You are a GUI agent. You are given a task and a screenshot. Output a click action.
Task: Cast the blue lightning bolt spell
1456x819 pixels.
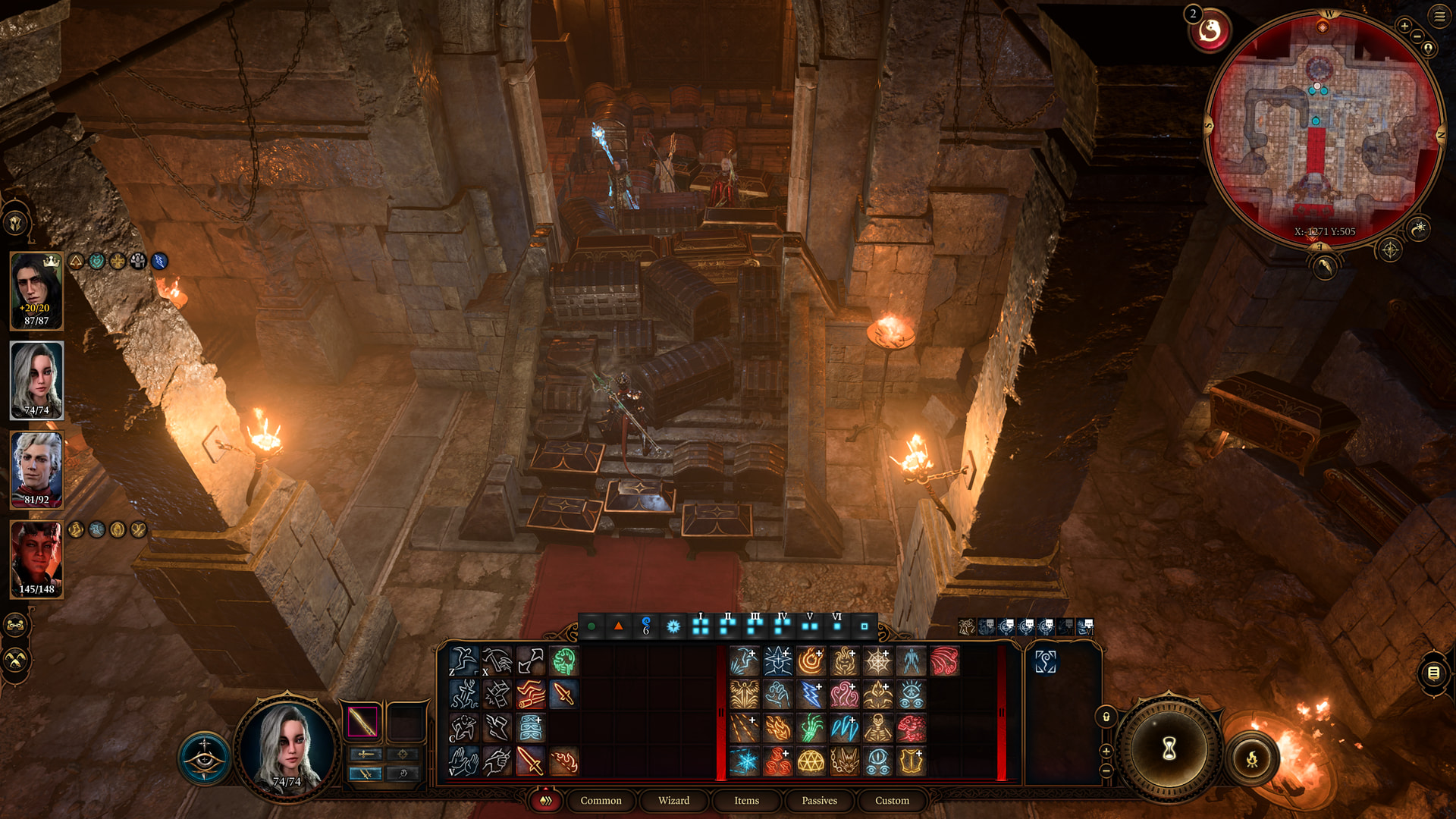tap(811, 695)
